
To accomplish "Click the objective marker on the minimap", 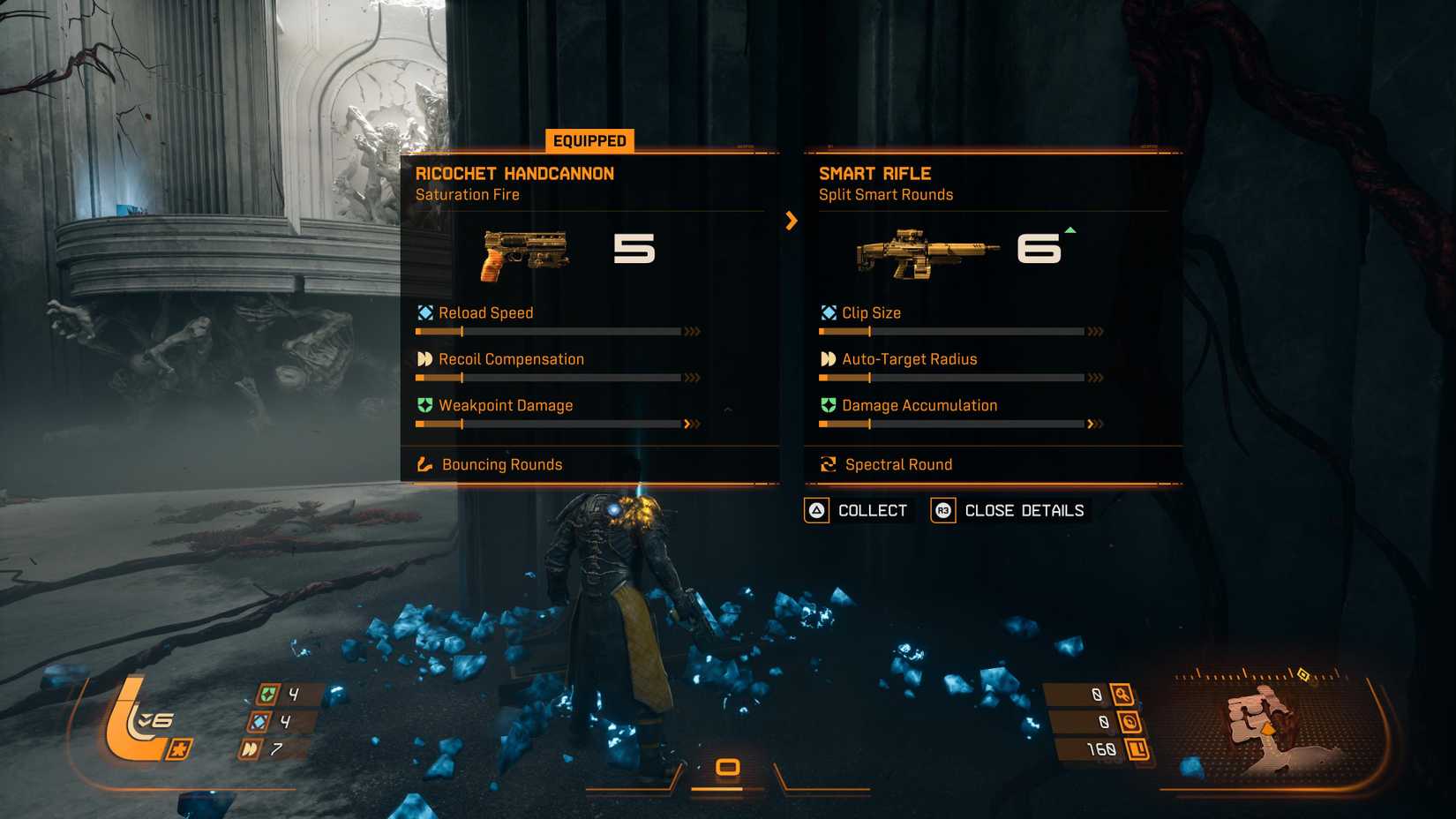I will (x=1303, y=676).
